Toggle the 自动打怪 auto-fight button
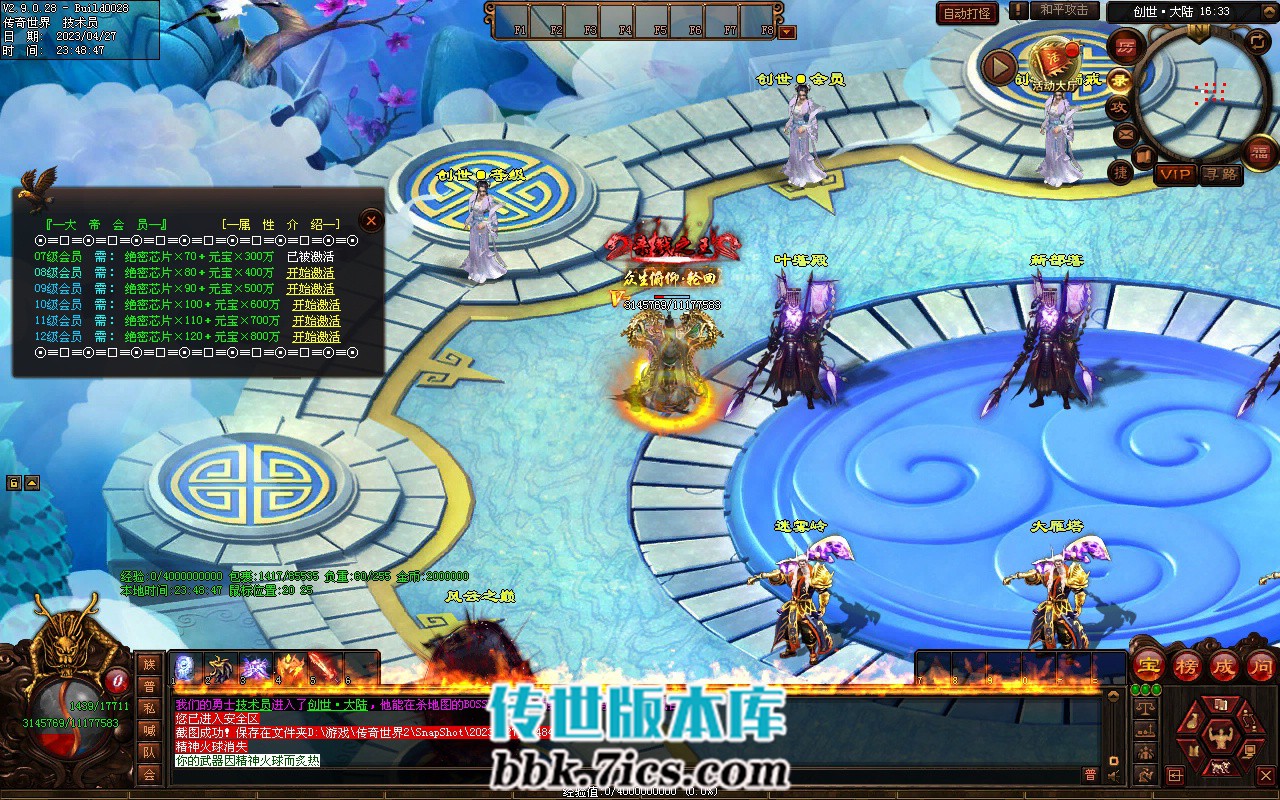1280x800 pixels. [x=967, y=14]
